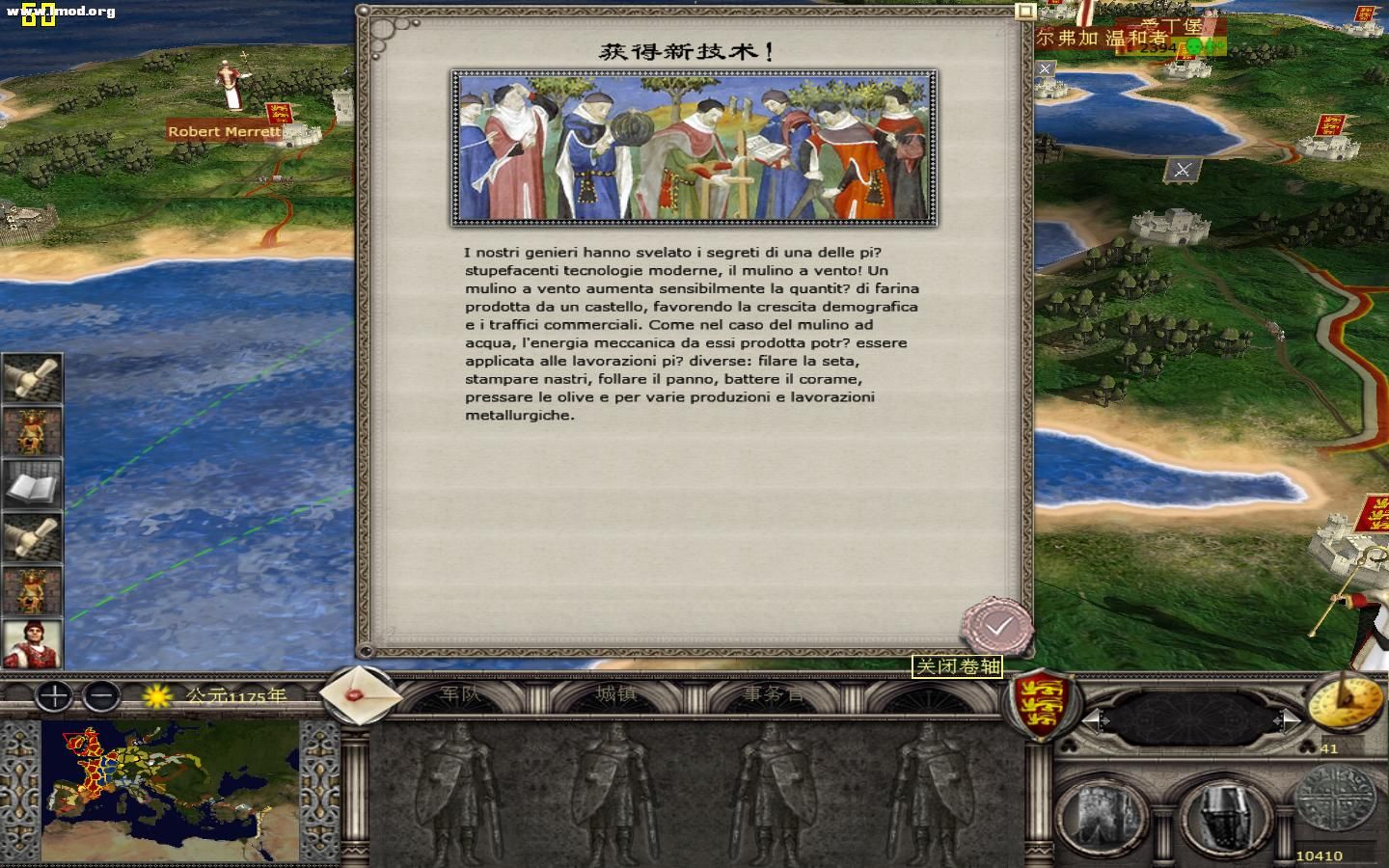The height and width of the screenshot is (868, 1389).
Task: Zoom out the map with the minus control
Action: pyautogui.click(x=99, y=696)
